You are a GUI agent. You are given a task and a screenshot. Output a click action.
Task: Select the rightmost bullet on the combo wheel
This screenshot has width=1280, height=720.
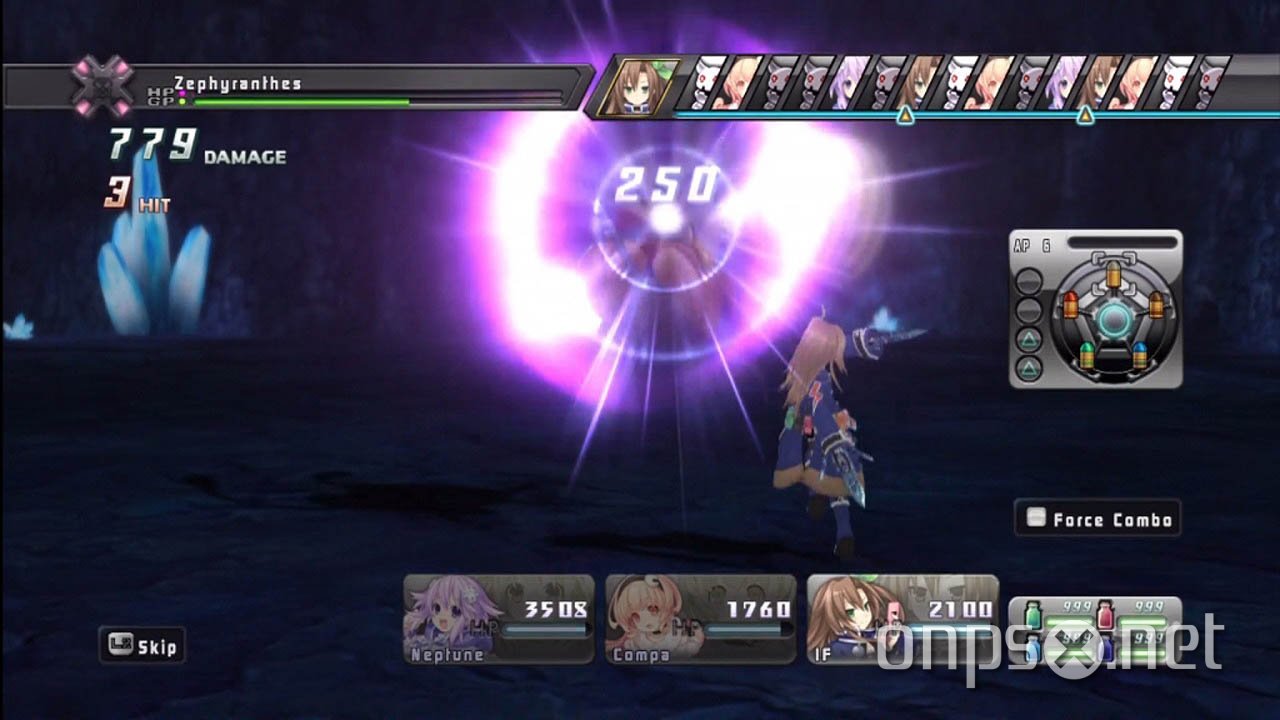1156,305
